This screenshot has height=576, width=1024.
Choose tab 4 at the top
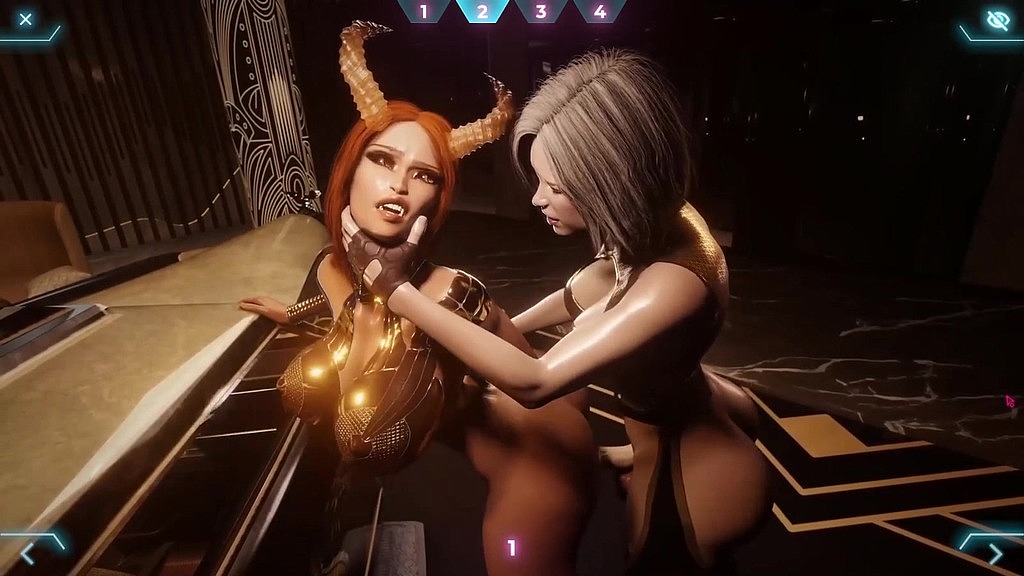pos(600,12)
